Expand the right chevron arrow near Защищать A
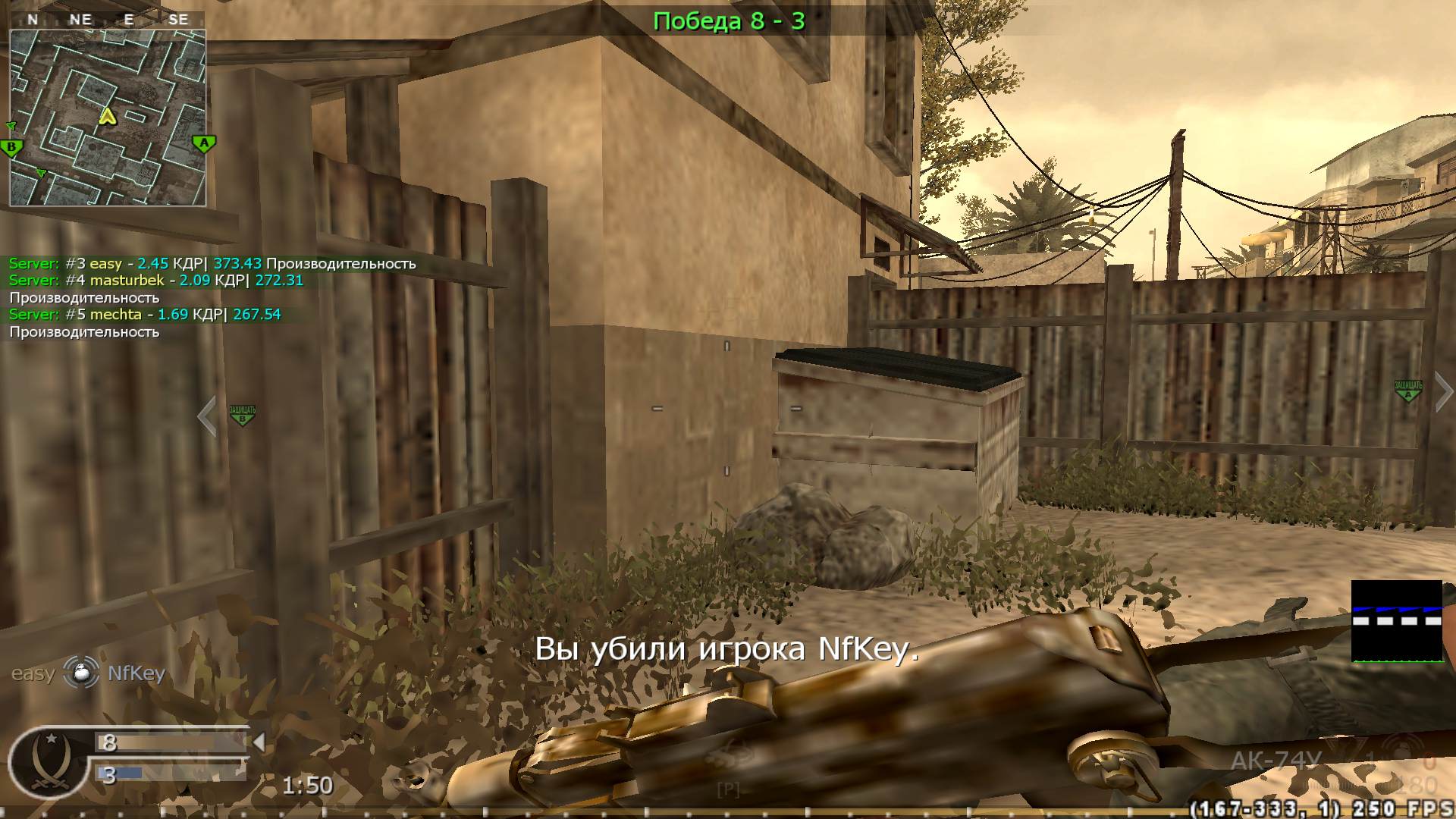 (x=1443, y=391)
